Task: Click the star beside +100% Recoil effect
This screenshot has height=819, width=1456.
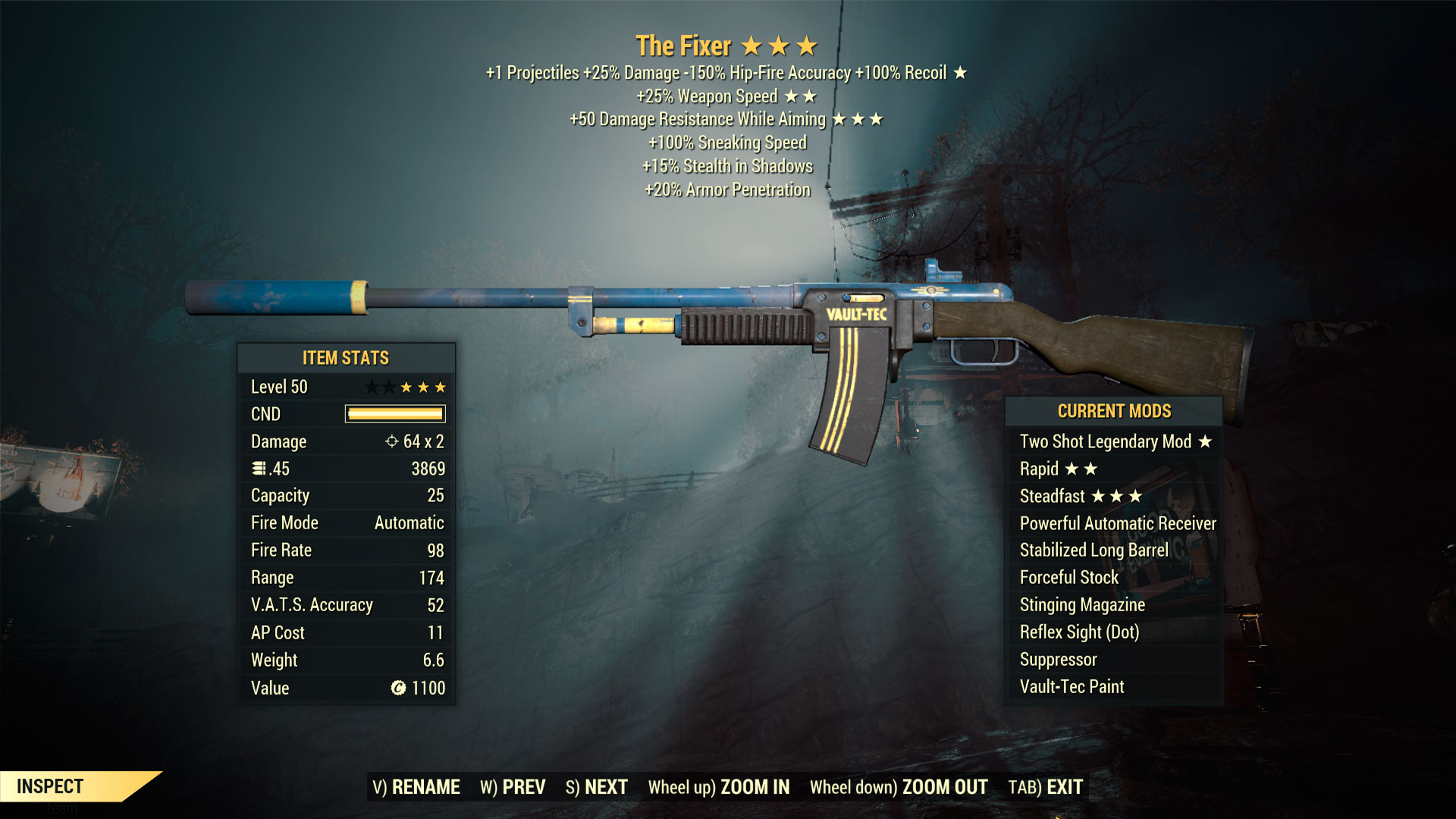Action: (962, 73)
